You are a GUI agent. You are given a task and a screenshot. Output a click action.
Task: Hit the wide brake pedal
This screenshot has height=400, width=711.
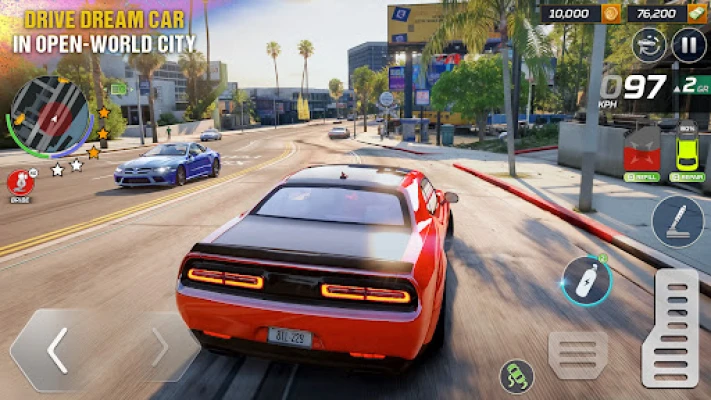578,355
